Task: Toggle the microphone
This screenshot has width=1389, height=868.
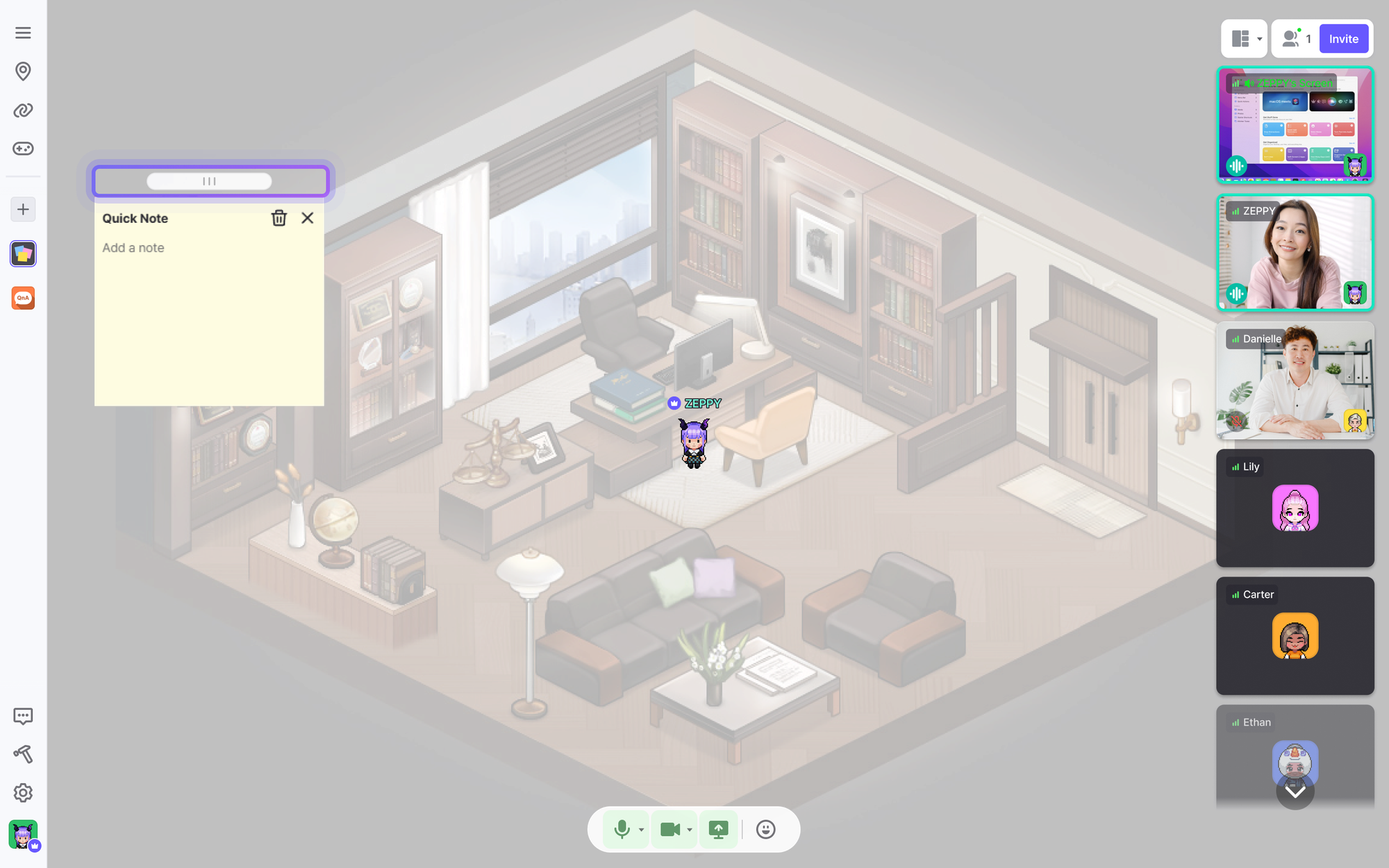Action: (x=622, y=829)
